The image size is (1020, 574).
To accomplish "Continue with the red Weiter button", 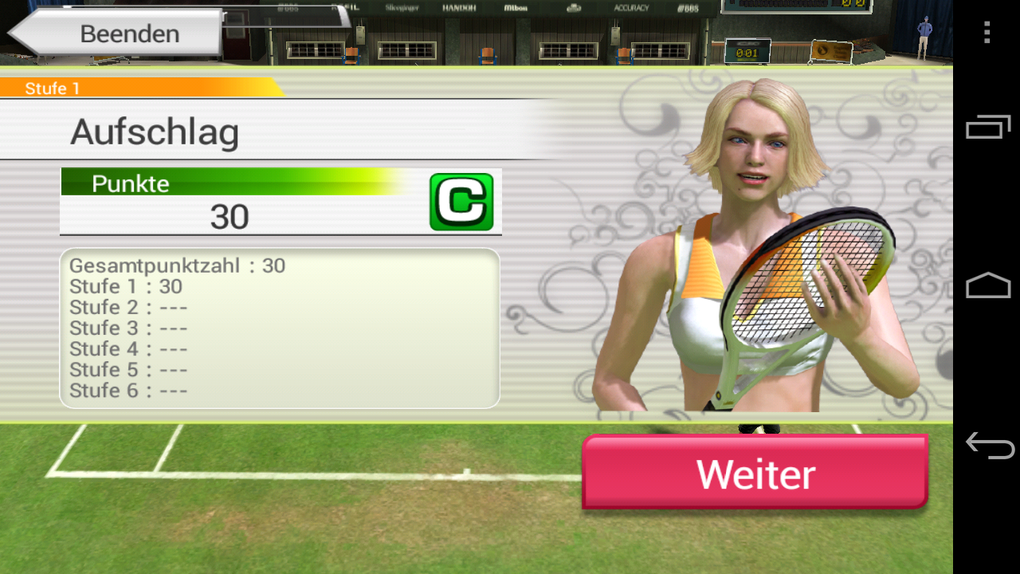I will coord(755,473).
